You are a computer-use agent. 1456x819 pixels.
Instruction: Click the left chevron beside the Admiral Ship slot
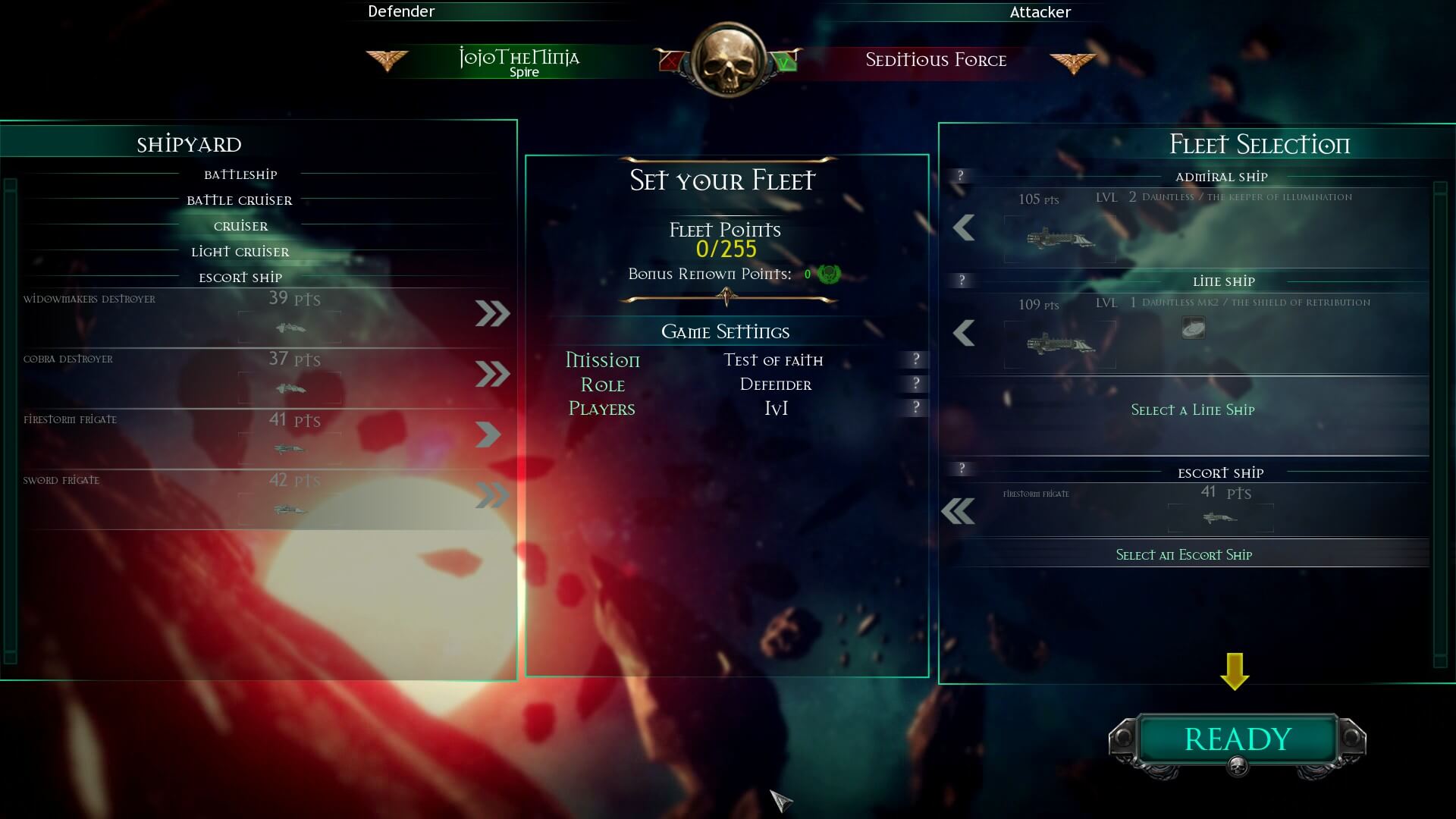click(964, 226)
